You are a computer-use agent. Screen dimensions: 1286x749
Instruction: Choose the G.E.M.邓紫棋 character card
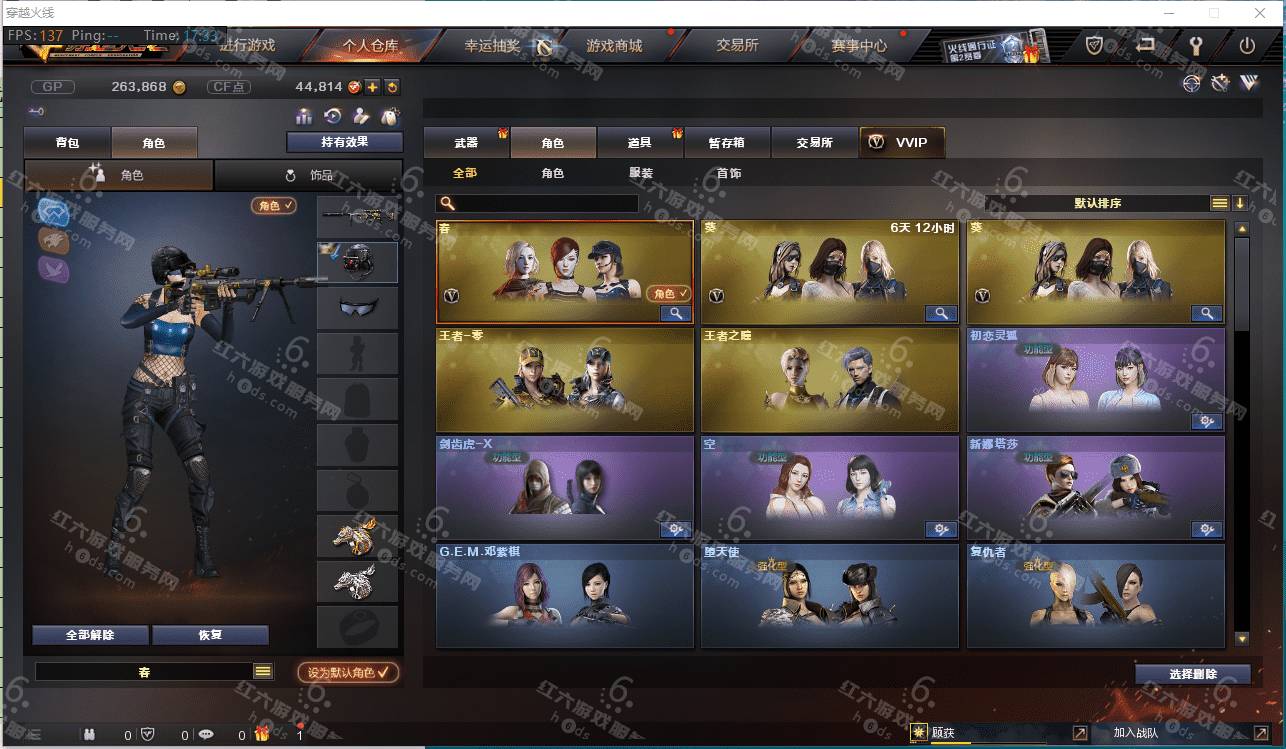point(565,596)
